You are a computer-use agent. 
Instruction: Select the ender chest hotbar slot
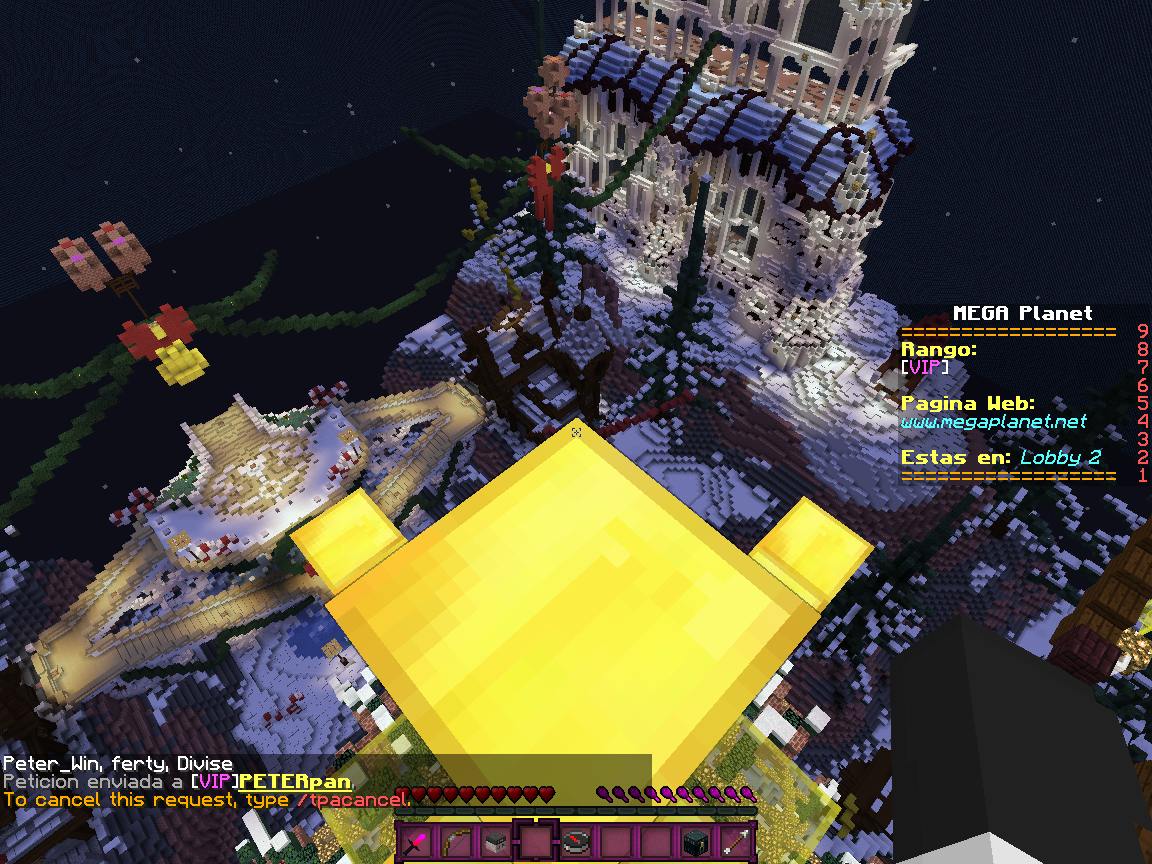pos(695,842)
